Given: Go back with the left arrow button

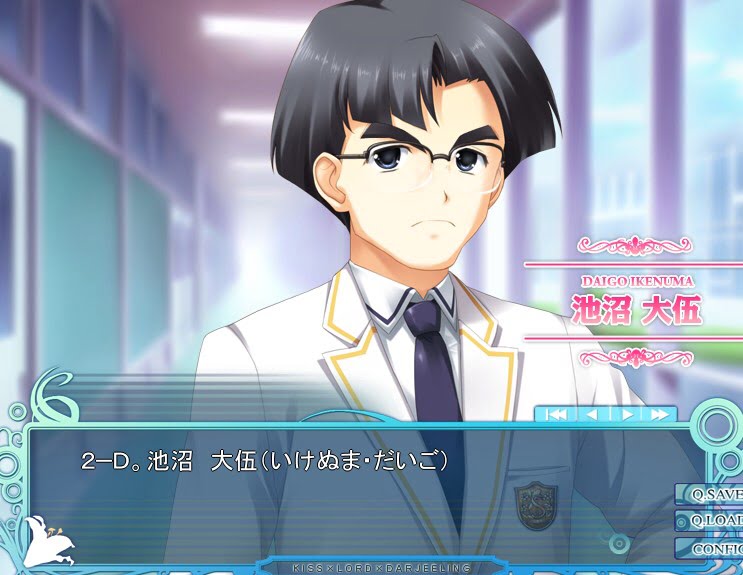Looking at the screenshot, I should [590, 414].
